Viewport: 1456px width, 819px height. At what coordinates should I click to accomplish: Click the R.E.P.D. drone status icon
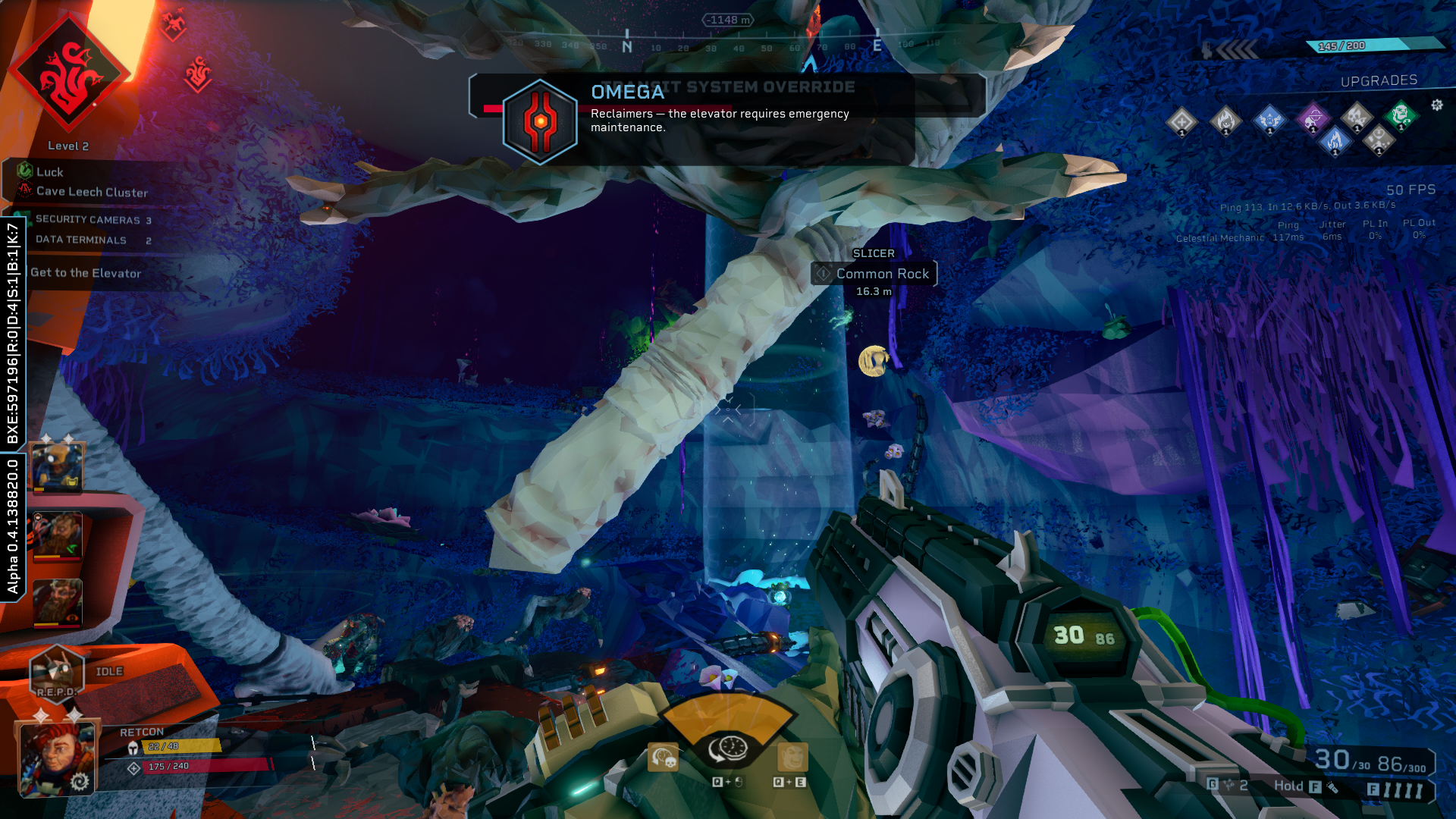click(56, 673)
